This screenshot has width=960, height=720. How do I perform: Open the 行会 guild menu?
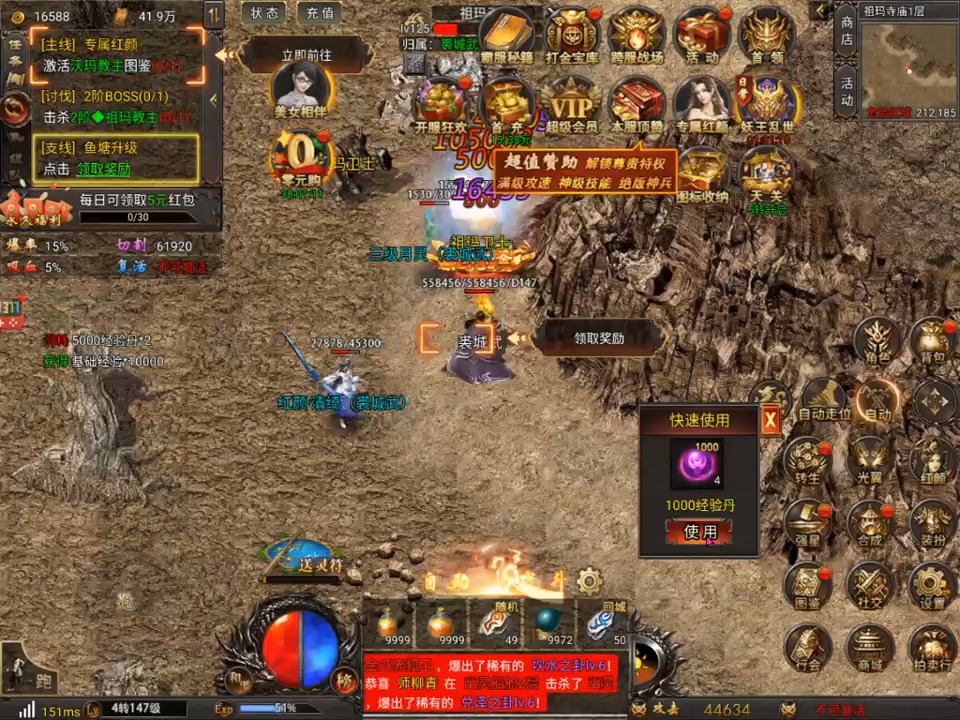point(808,647)
